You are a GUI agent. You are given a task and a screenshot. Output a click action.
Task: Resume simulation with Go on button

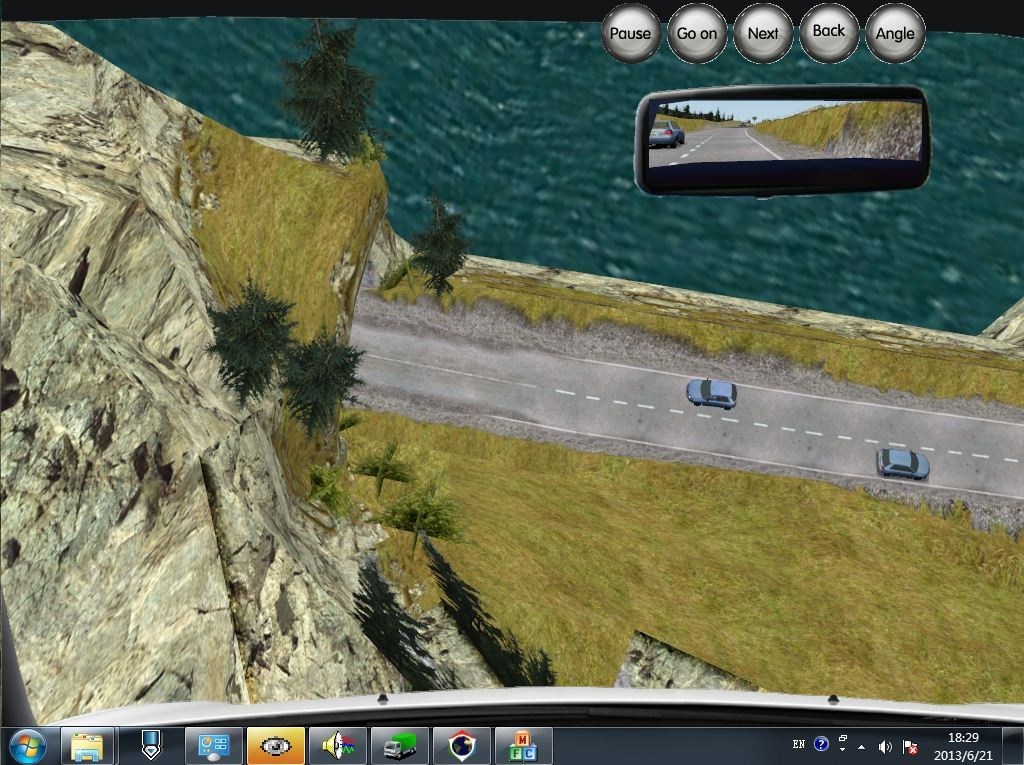[x=697, y=33]
